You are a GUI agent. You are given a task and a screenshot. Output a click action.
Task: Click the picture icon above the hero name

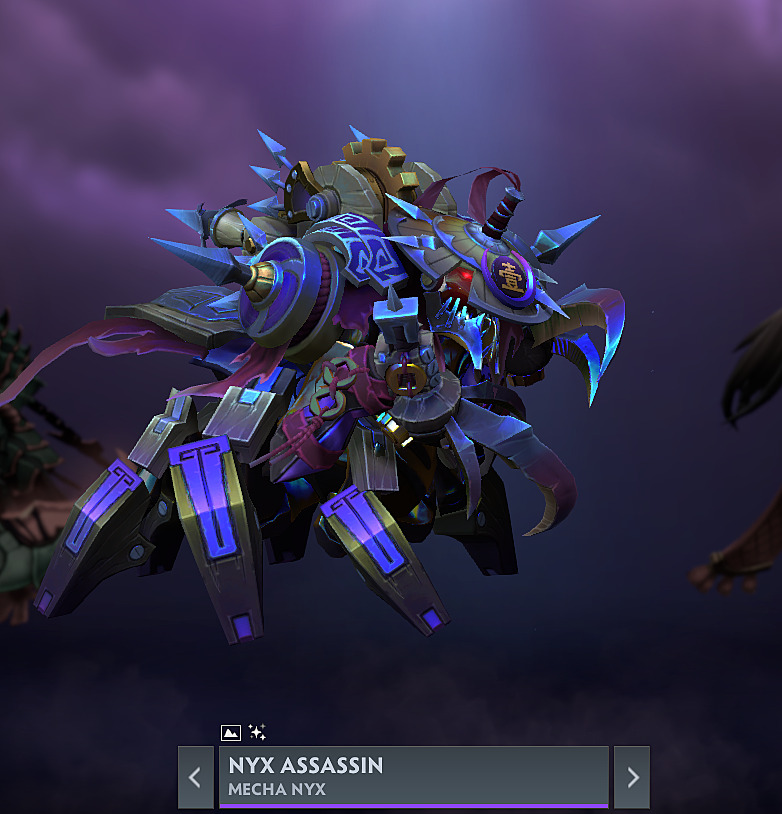[230, 733]
